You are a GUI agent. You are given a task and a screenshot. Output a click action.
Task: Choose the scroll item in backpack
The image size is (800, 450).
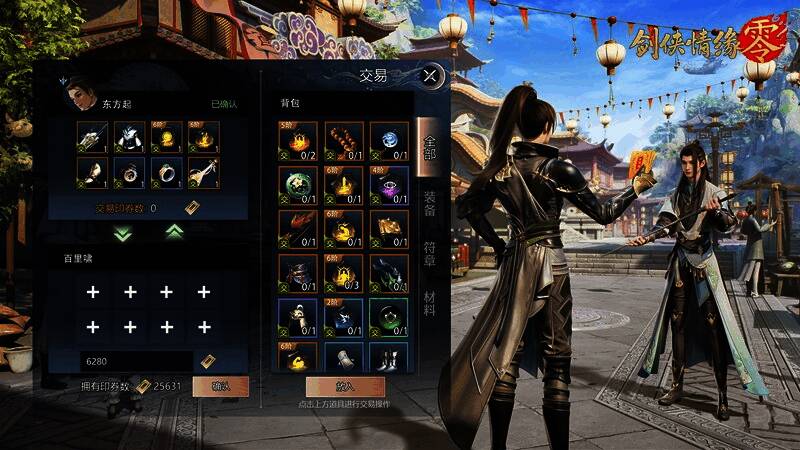click(x=344, y=358)
